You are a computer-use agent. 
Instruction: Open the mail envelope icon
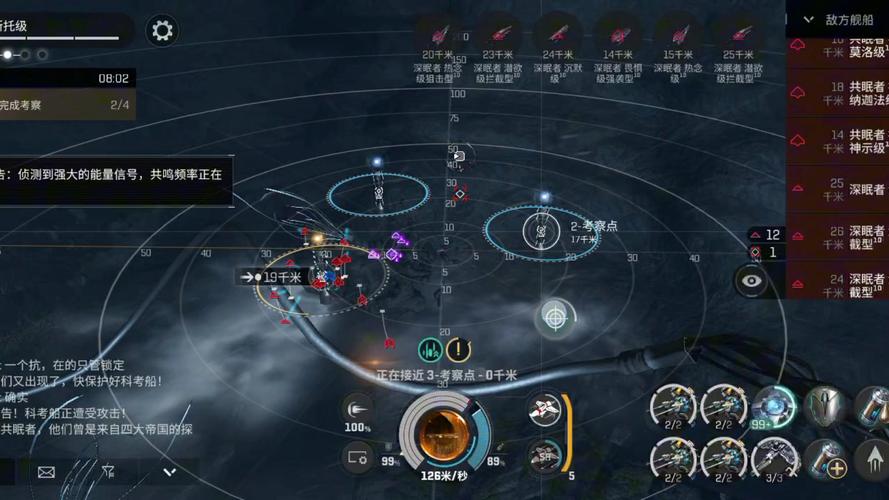click(x=46, y=471)
